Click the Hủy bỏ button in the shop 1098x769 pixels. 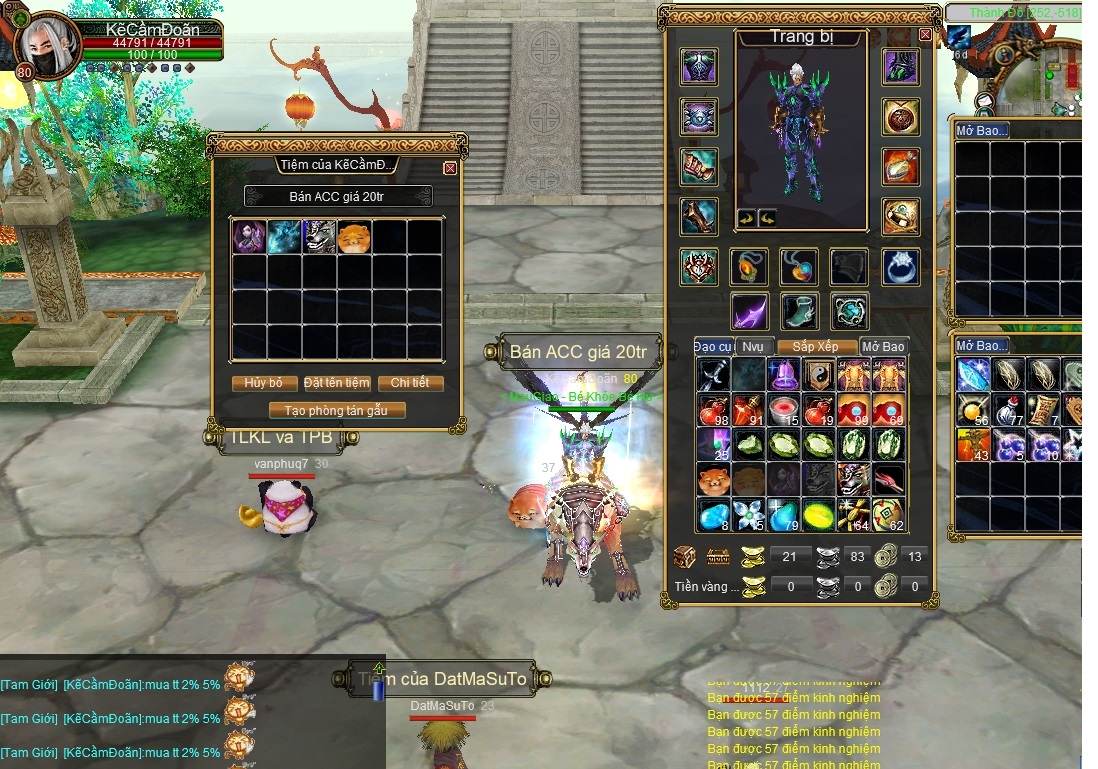tap(265, 383)
